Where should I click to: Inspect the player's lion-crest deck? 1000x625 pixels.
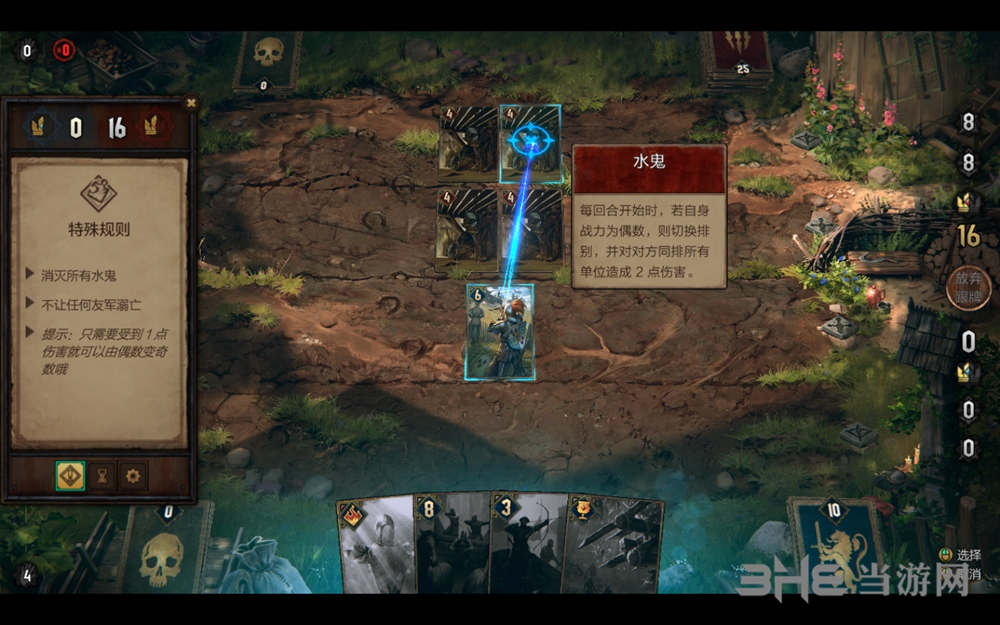pos(836,545)
